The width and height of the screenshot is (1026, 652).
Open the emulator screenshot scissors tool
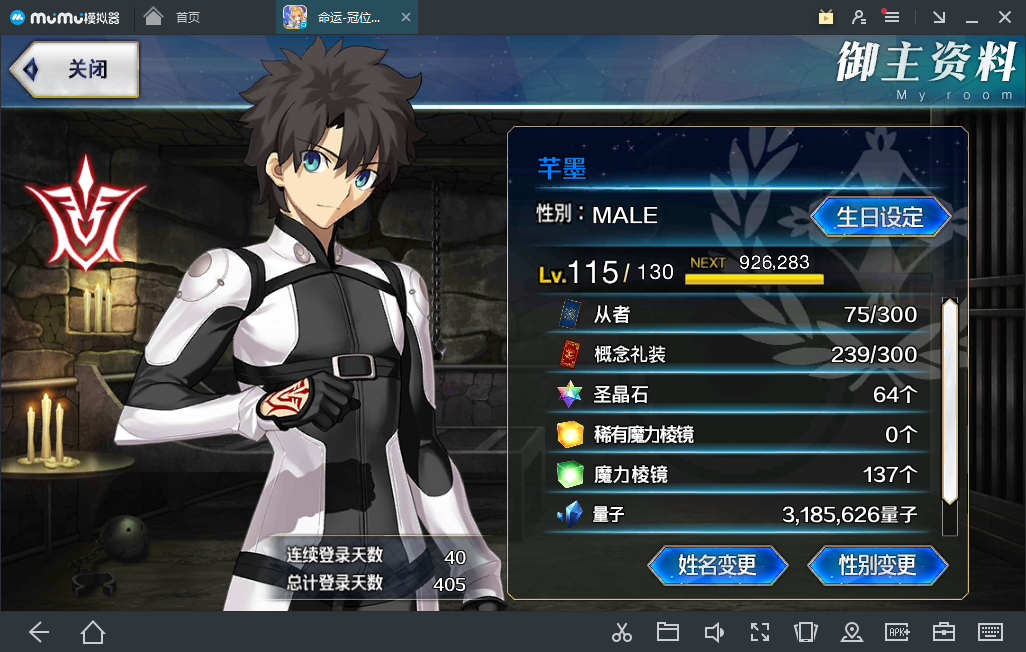[622, 631]
